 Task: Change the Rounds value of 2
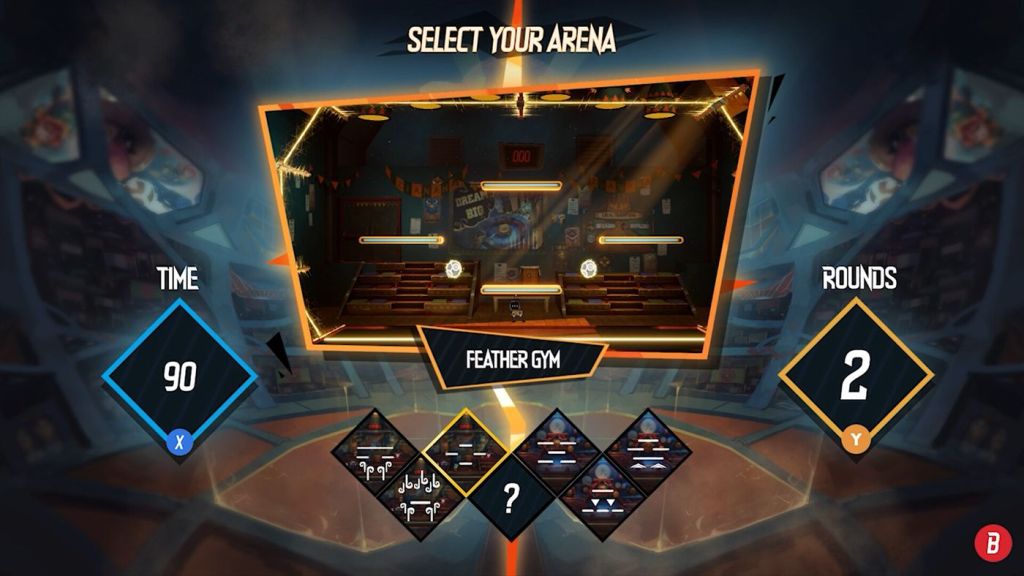855,377
